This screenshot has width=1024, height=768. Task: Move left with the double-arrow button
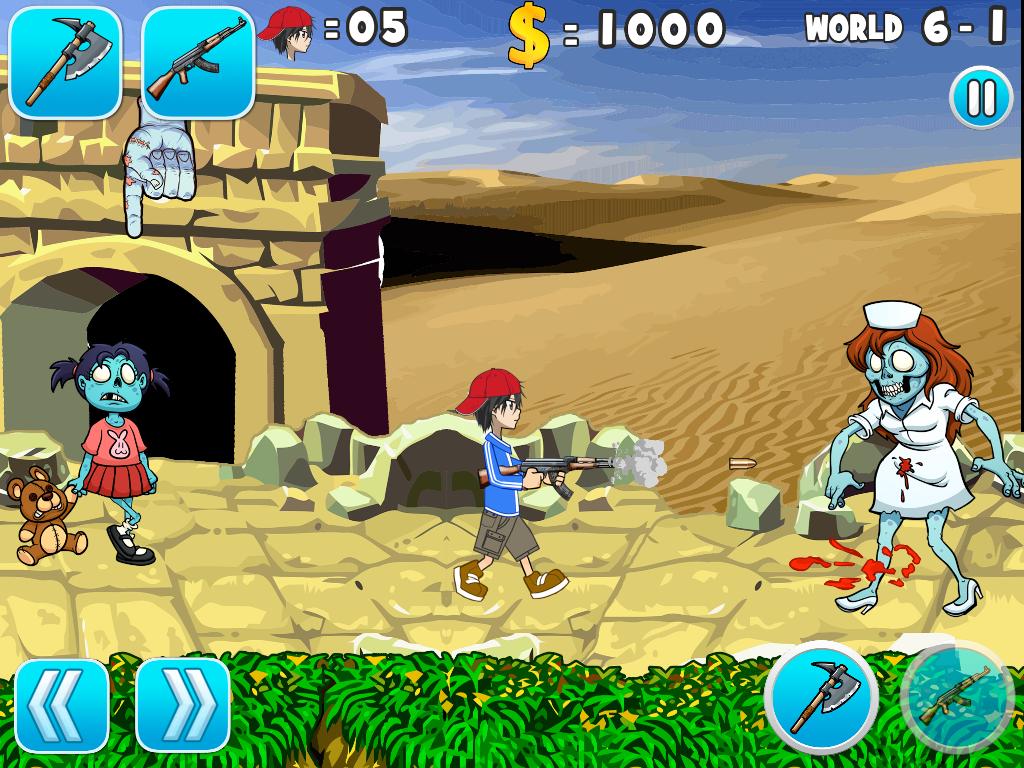pos(62,705)
